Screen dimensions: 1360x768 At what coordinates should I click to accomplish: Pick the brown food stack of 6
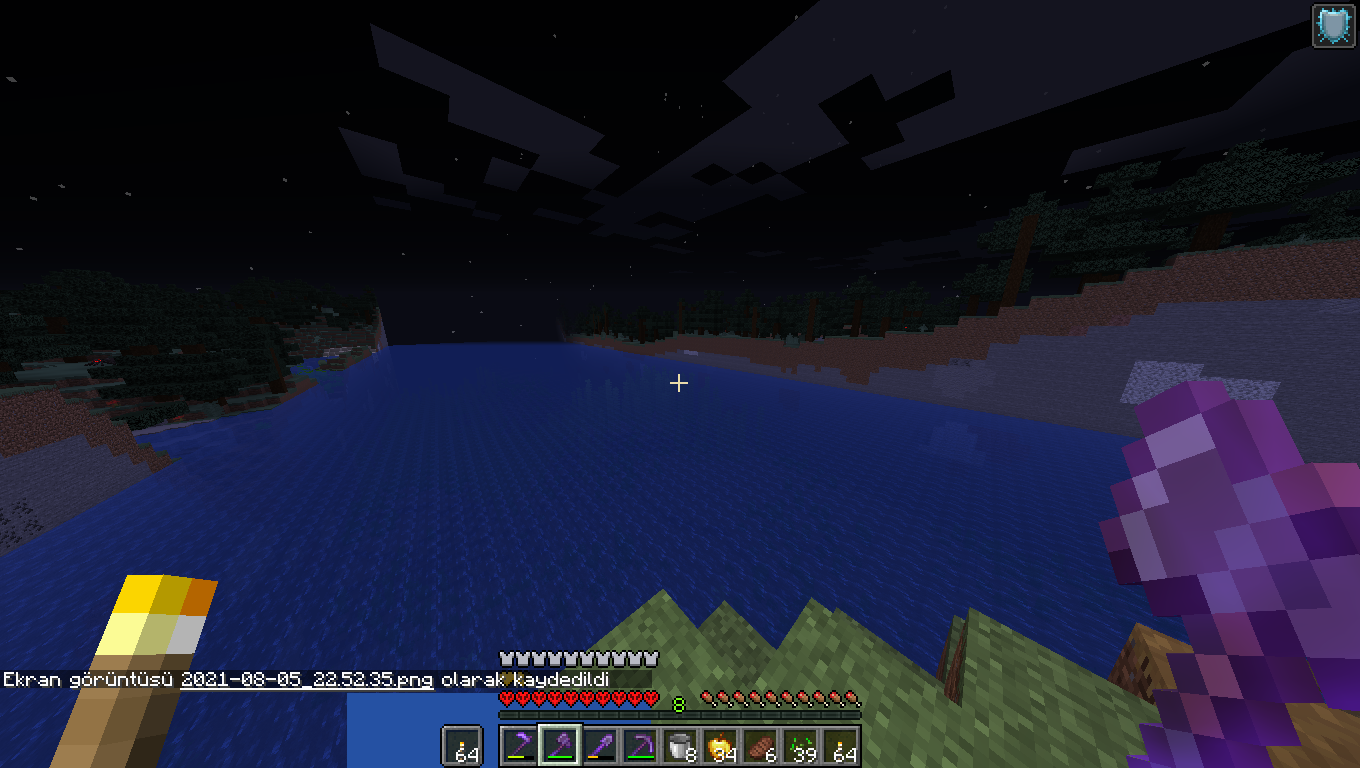click(760, 746)
